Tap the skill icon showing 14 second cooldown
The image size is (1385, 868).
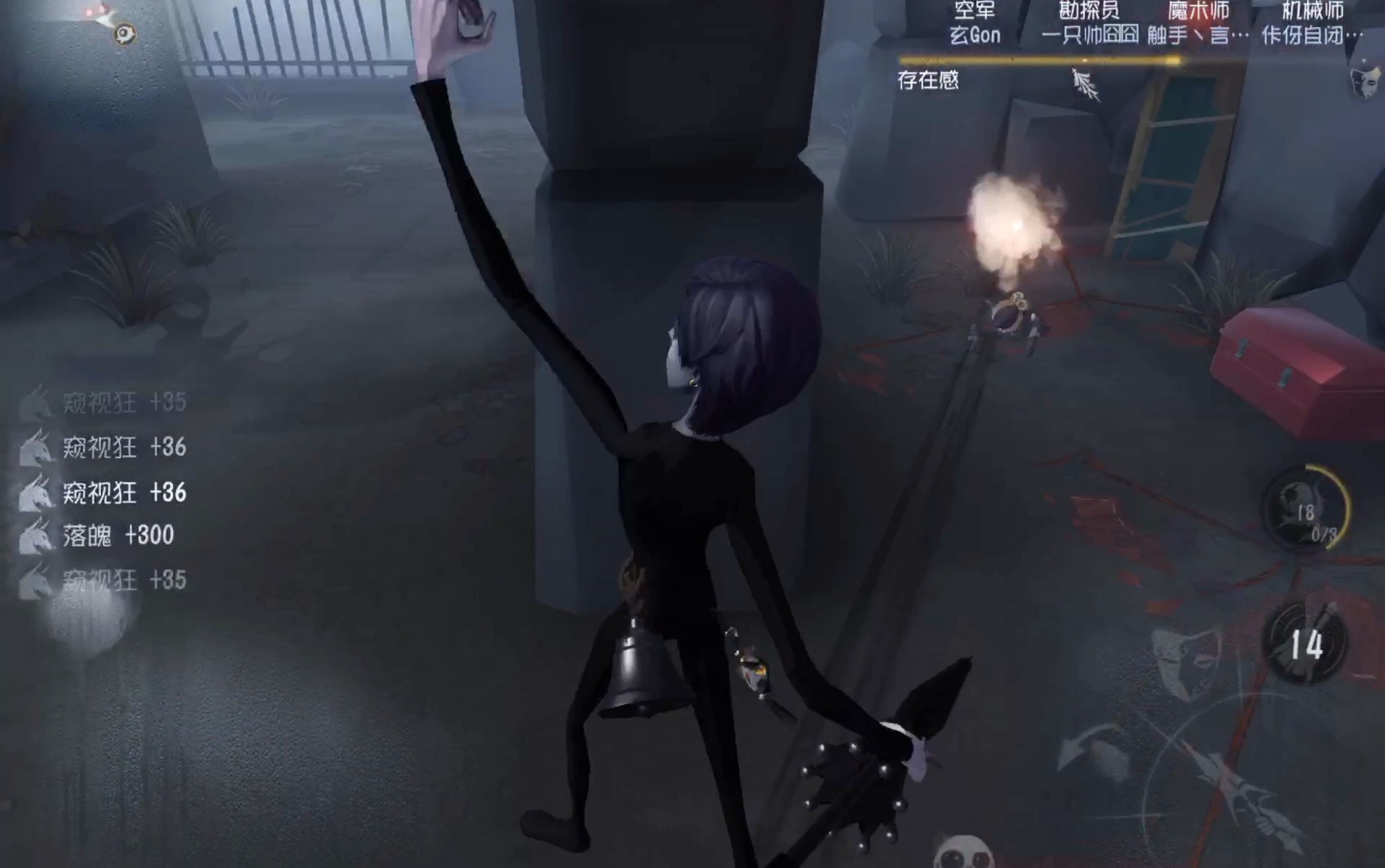[x=1305, y=644]
